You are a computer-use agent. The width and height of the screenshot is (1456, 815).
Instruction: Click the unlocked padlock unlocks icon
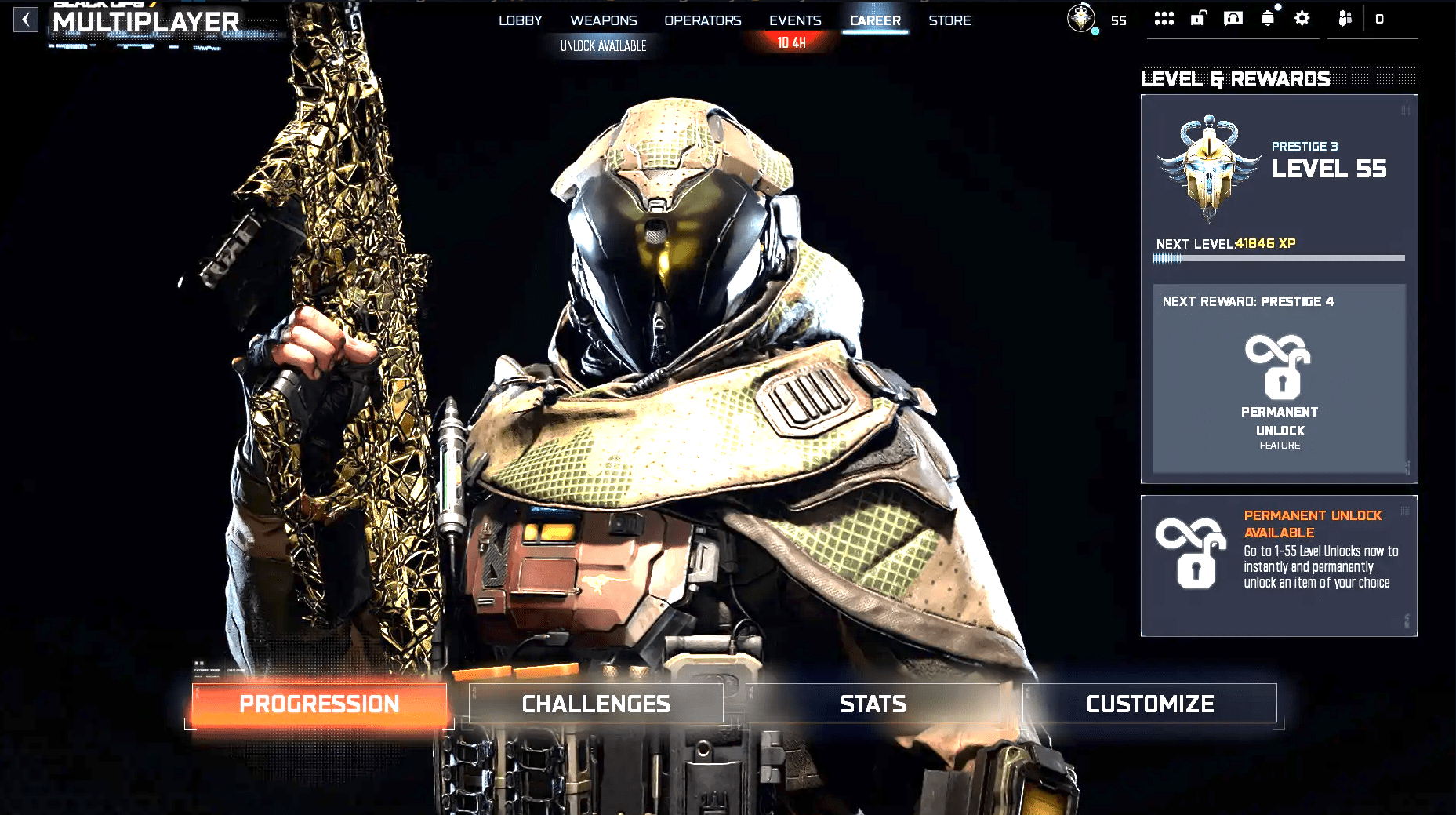(x=1197, y=18)
